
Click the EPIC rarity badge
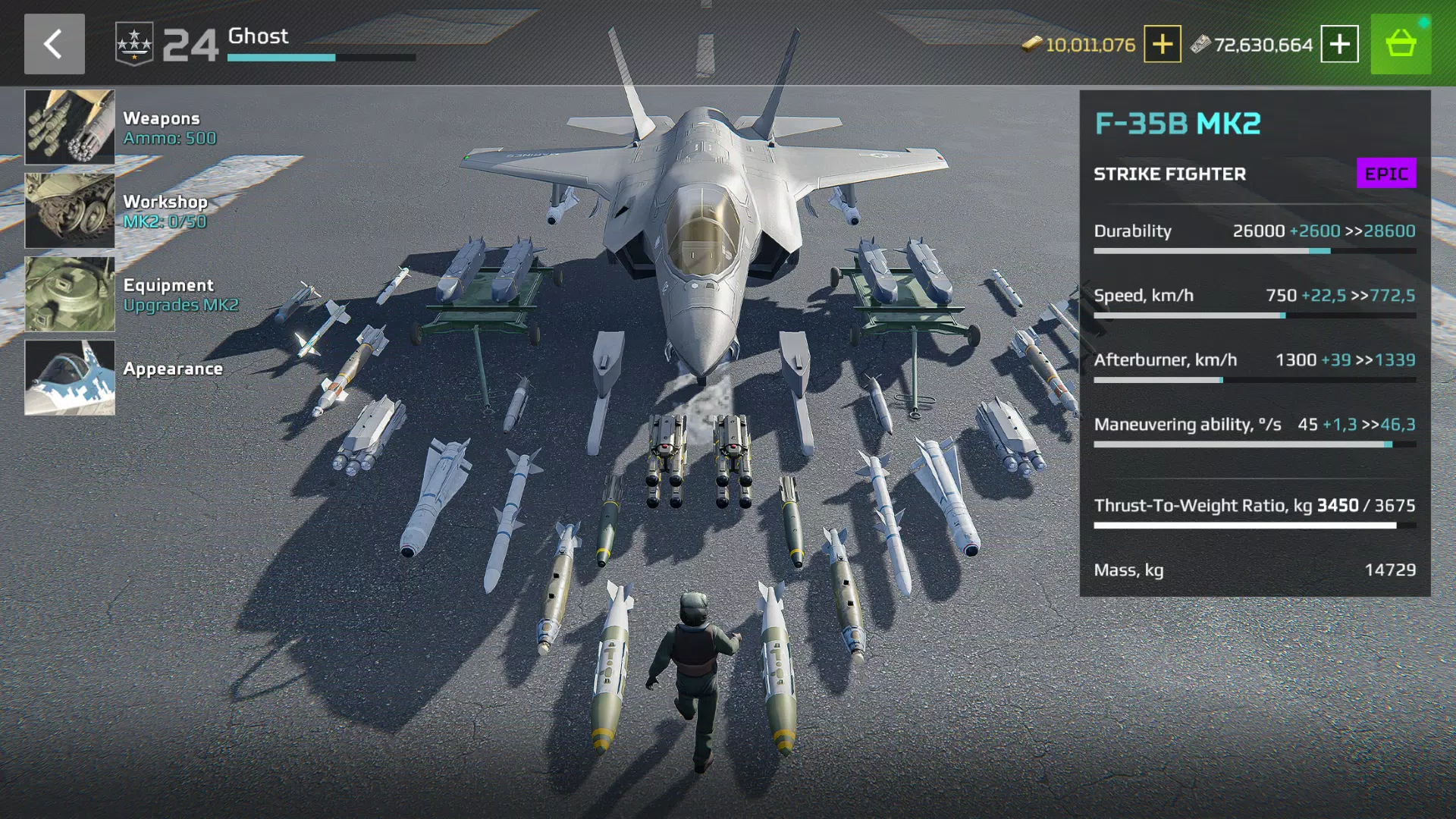pyautogui.click(x=1386, y=173)
